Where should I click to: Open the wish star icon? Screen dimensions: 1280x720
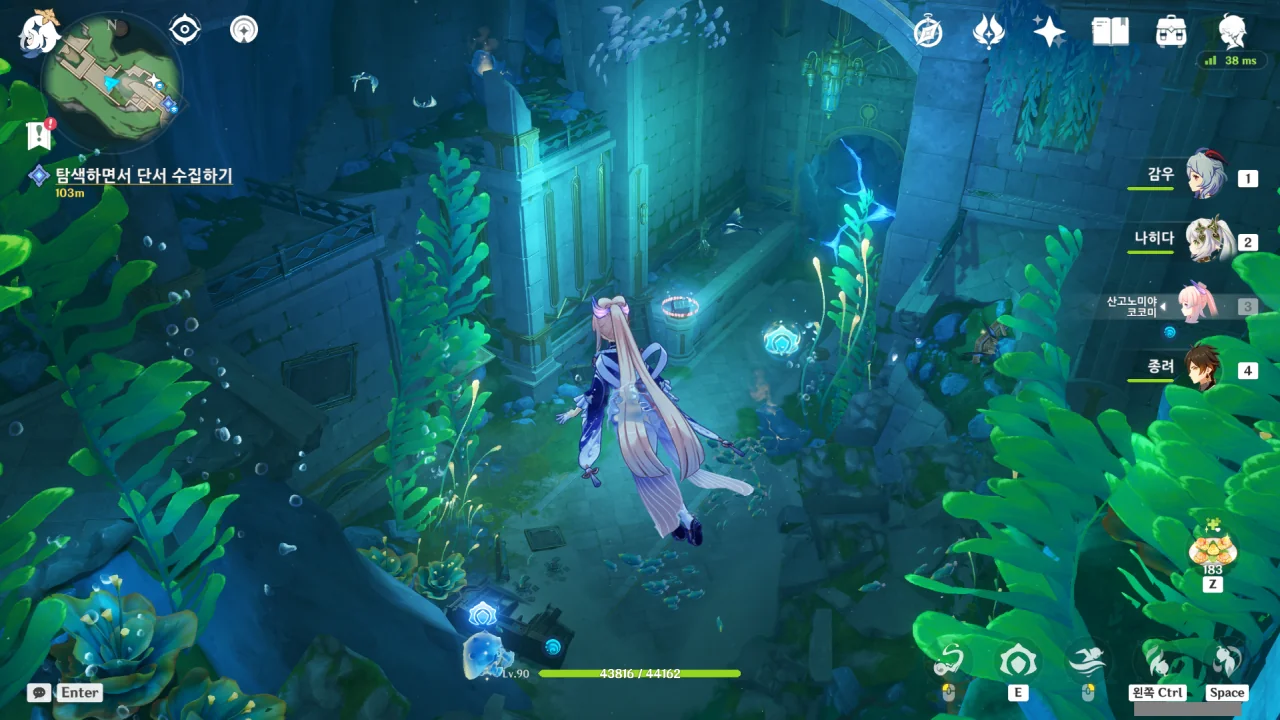click(1049, 32)
